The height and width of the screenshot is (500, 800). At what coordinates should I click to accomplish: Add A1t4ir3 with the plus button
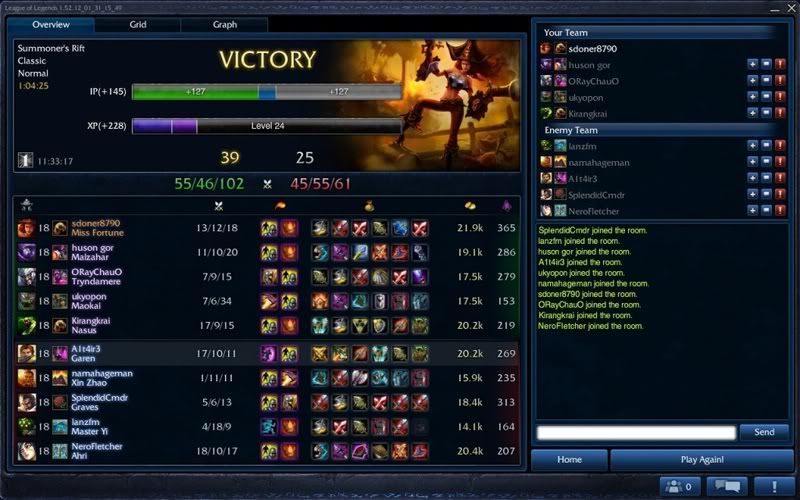752,178
